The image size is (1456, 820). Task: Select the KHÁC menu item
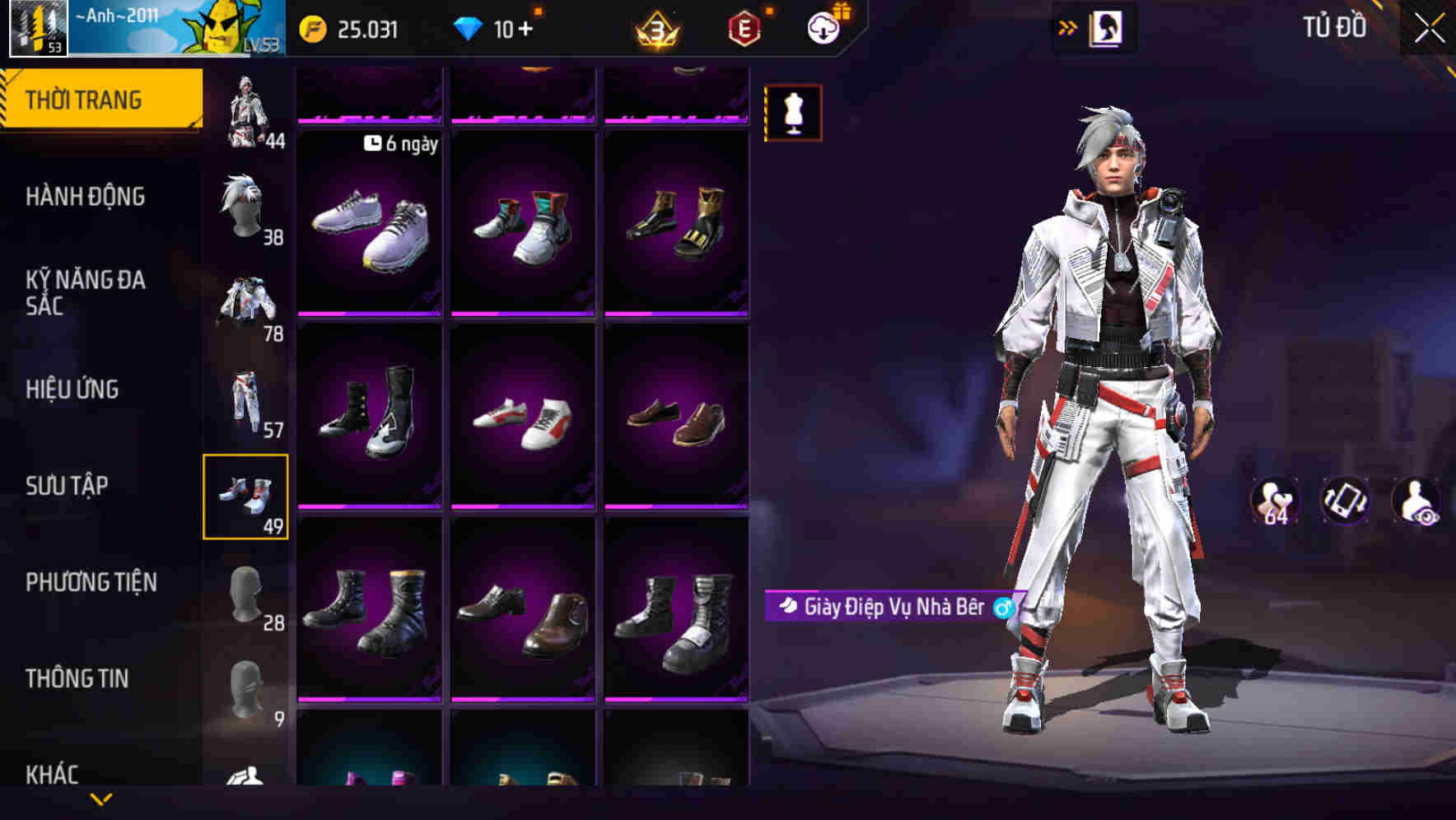click(52, 772)
